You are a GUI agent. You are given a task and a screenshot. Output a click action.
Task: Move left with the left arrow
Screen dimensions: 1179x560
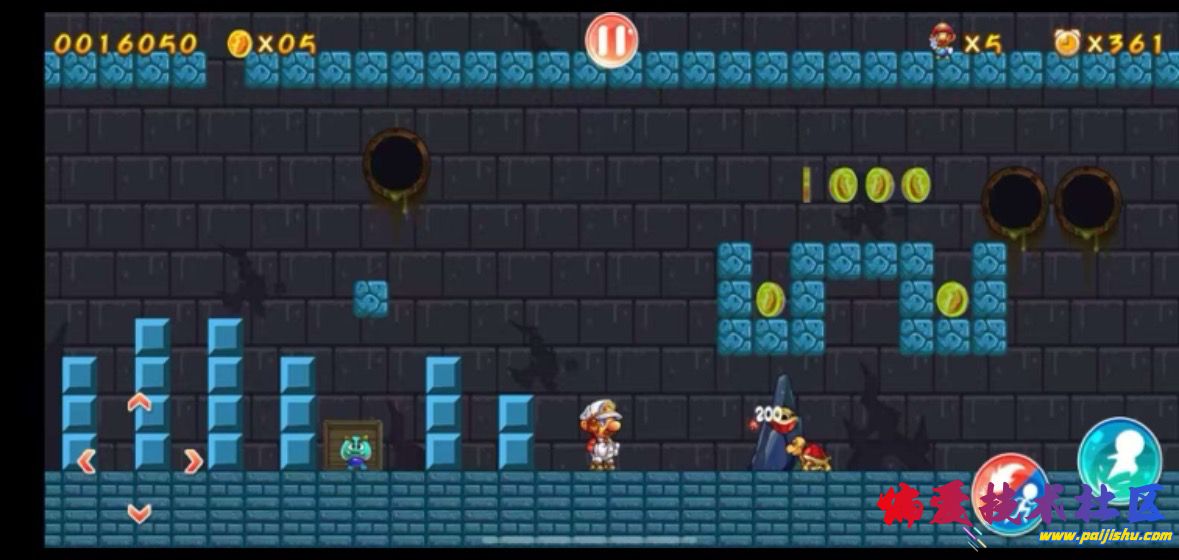(86, 461)
